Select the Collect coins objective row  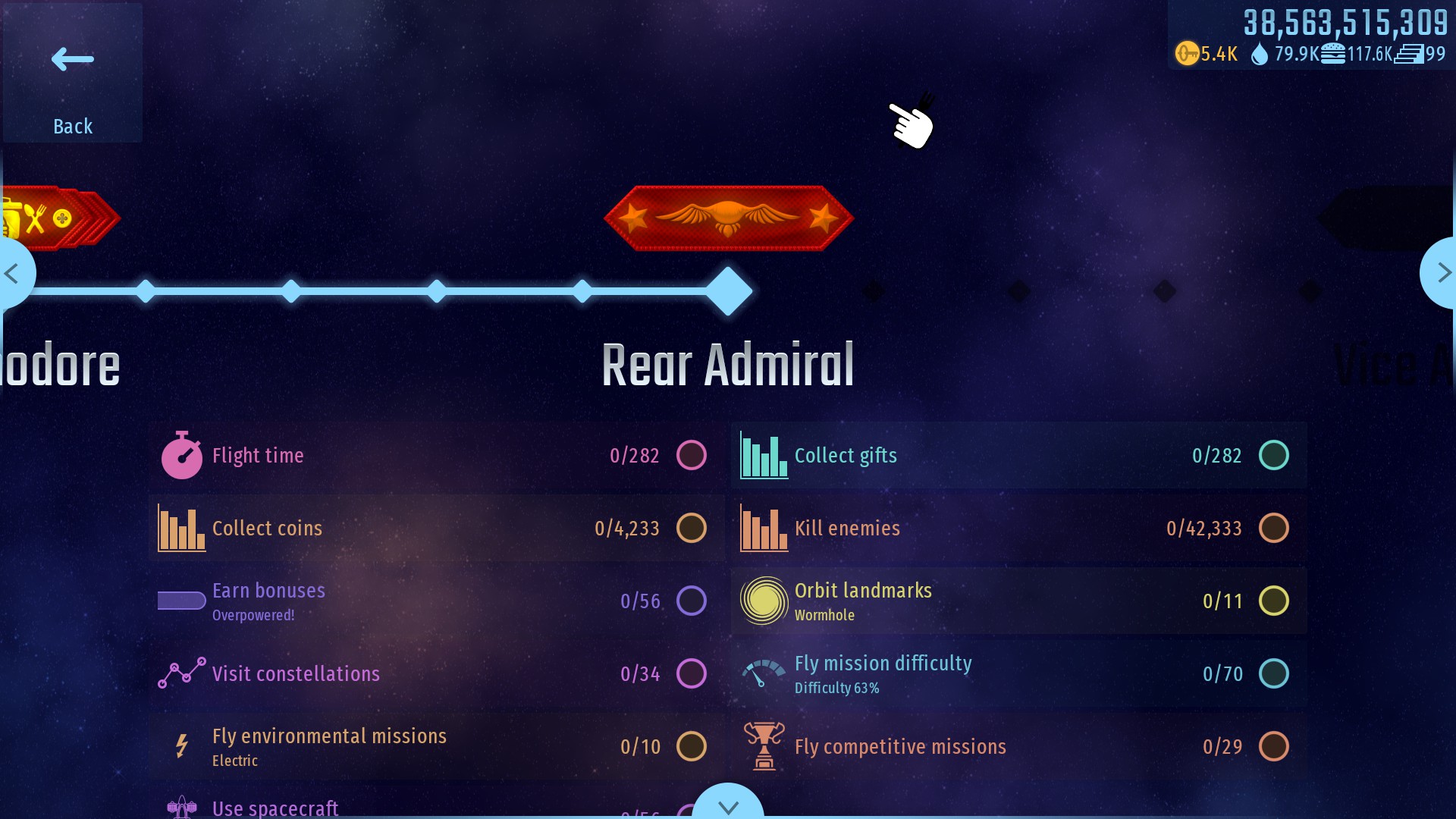[x=436, y=529]
